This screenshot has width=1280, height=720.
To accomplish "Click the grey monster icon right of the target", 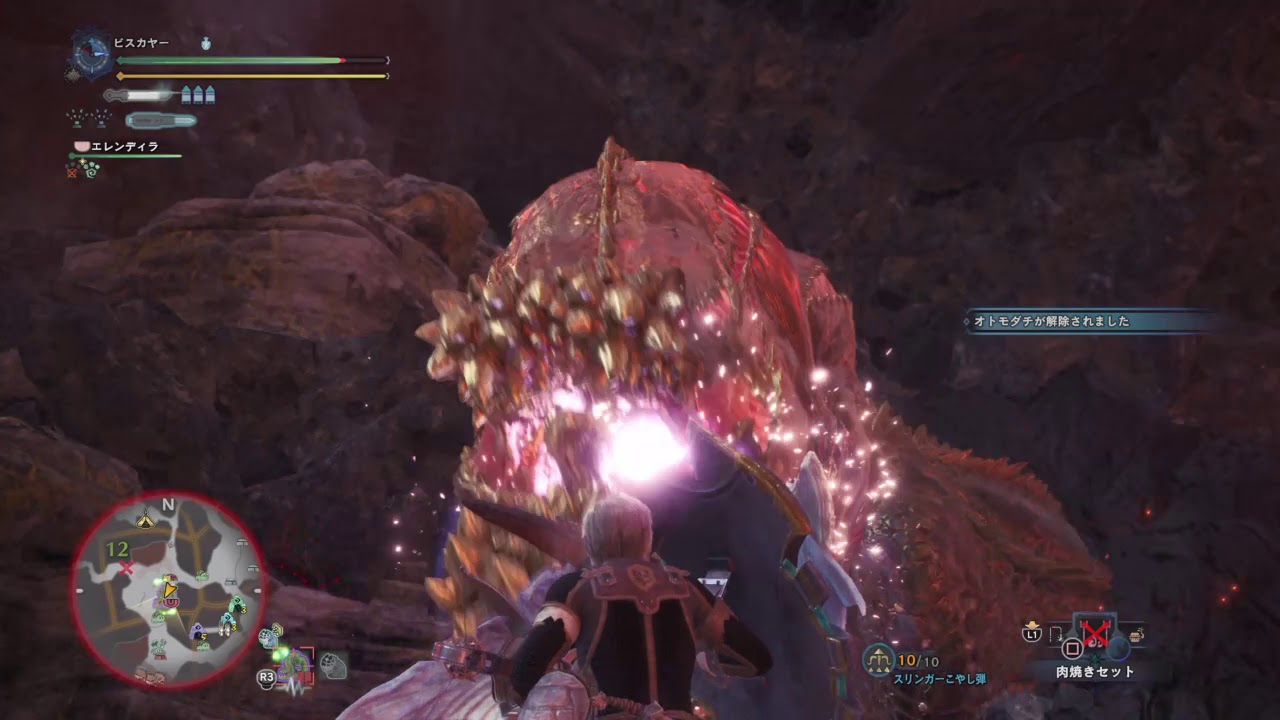I will (x=334, y=665).
